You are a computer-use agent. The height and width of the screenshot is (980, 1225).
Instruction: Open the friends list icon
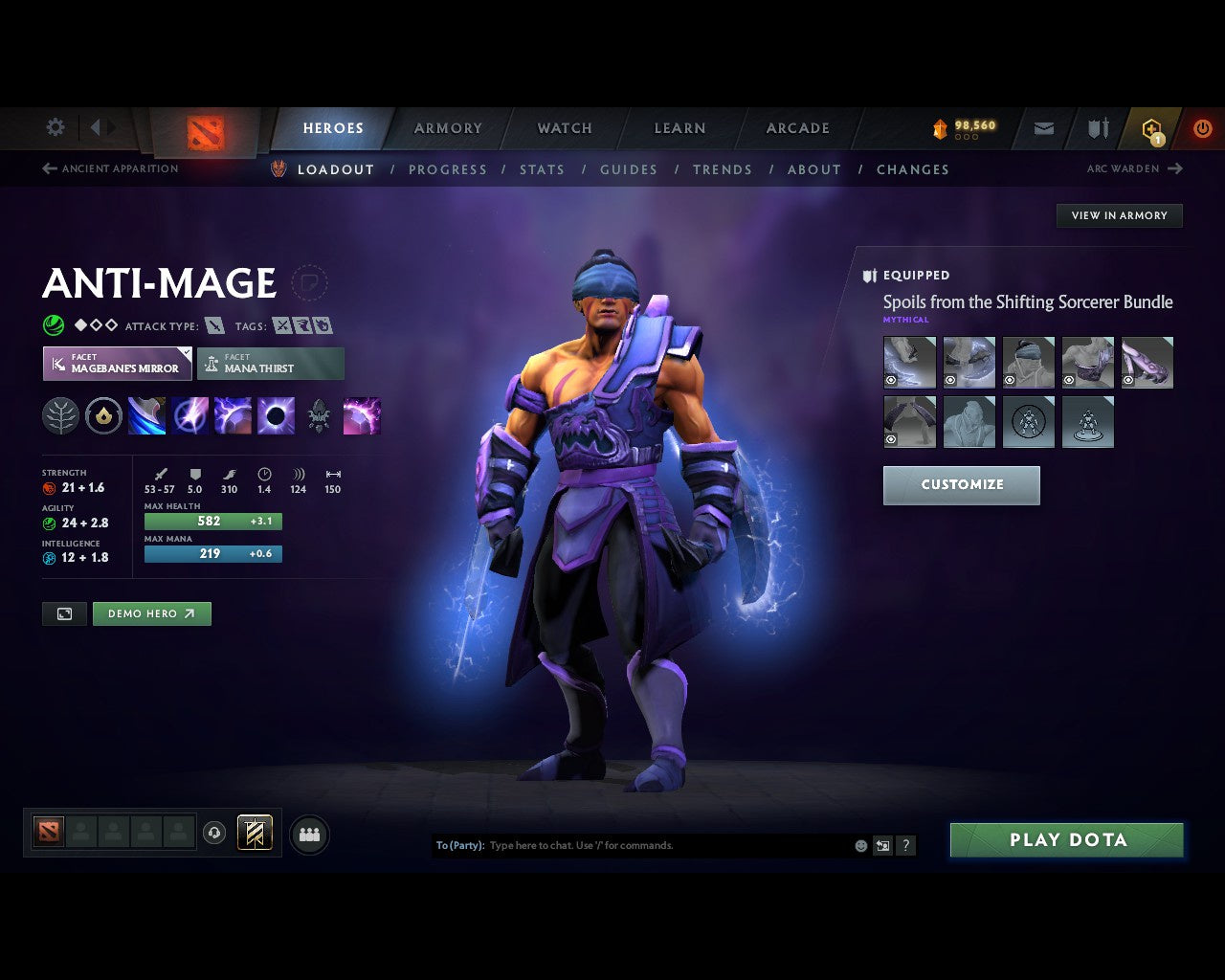tap(308, 834)
